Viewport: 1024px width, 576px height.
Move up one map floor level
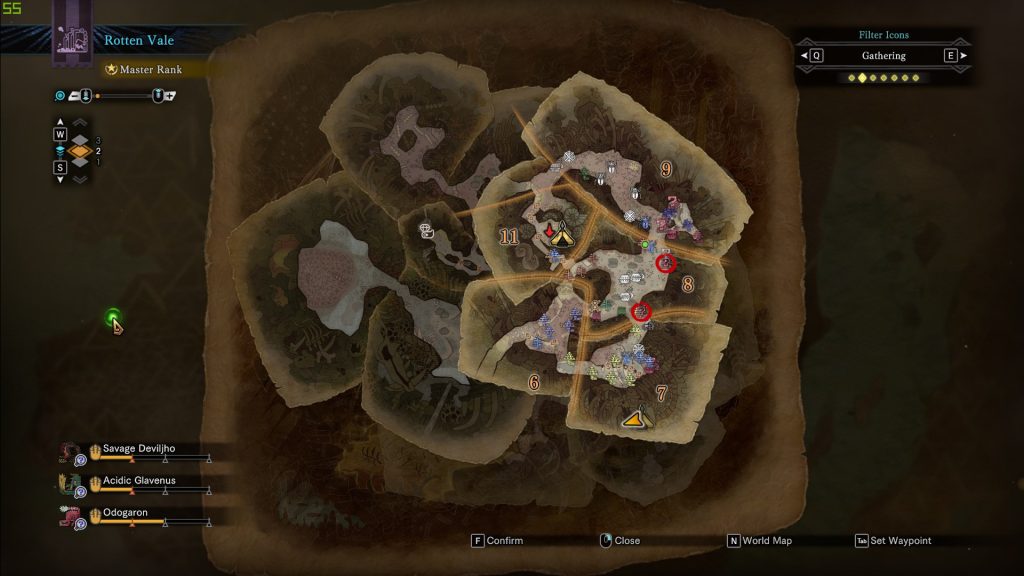[60, 134]
